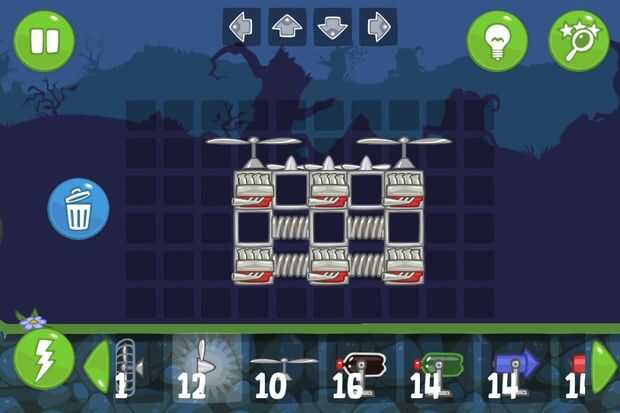Move the contraption up with the arrow button

pyautogui.click(x=288, y=27)
